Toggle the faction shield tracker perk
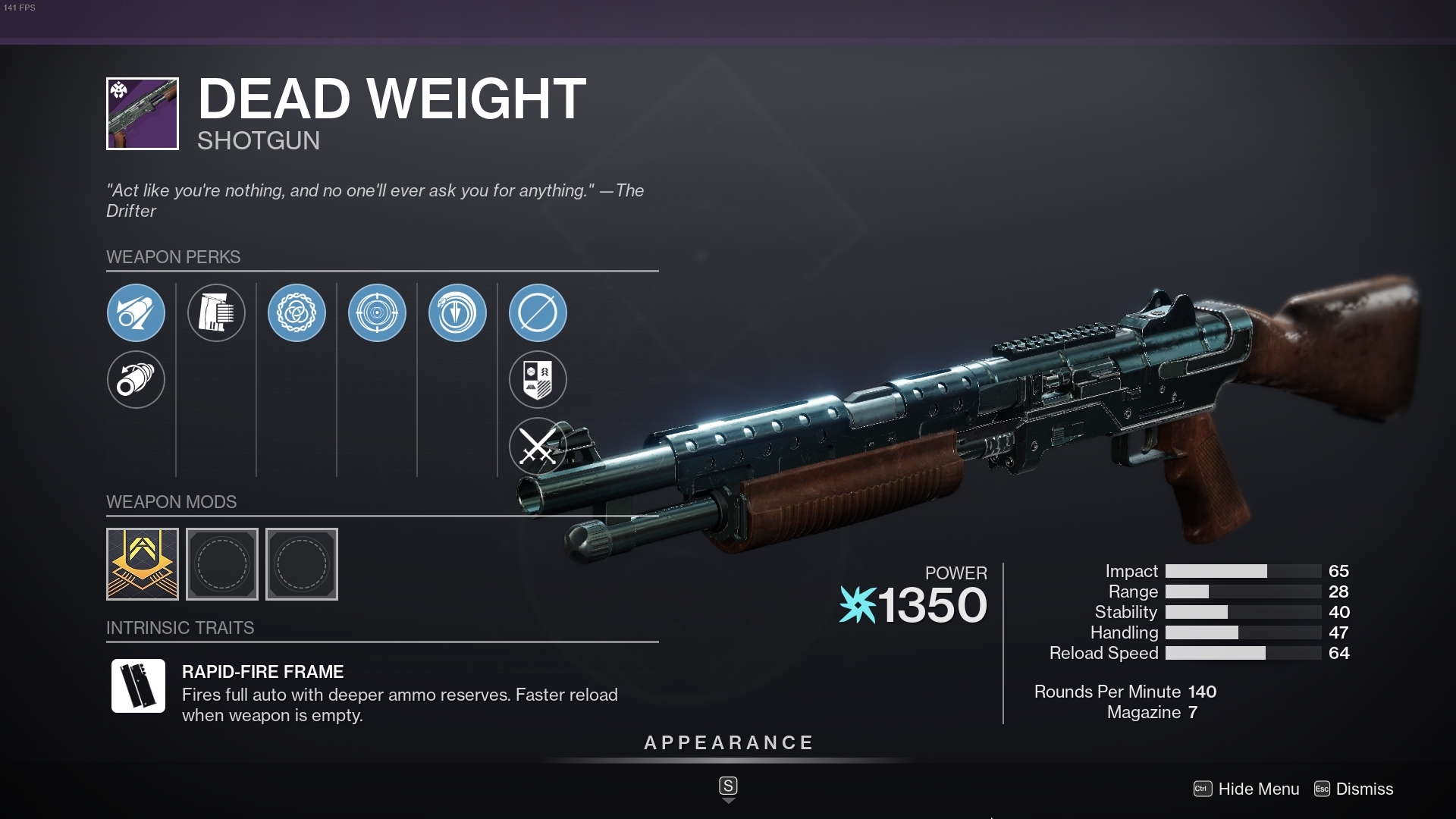 (538, 380)
